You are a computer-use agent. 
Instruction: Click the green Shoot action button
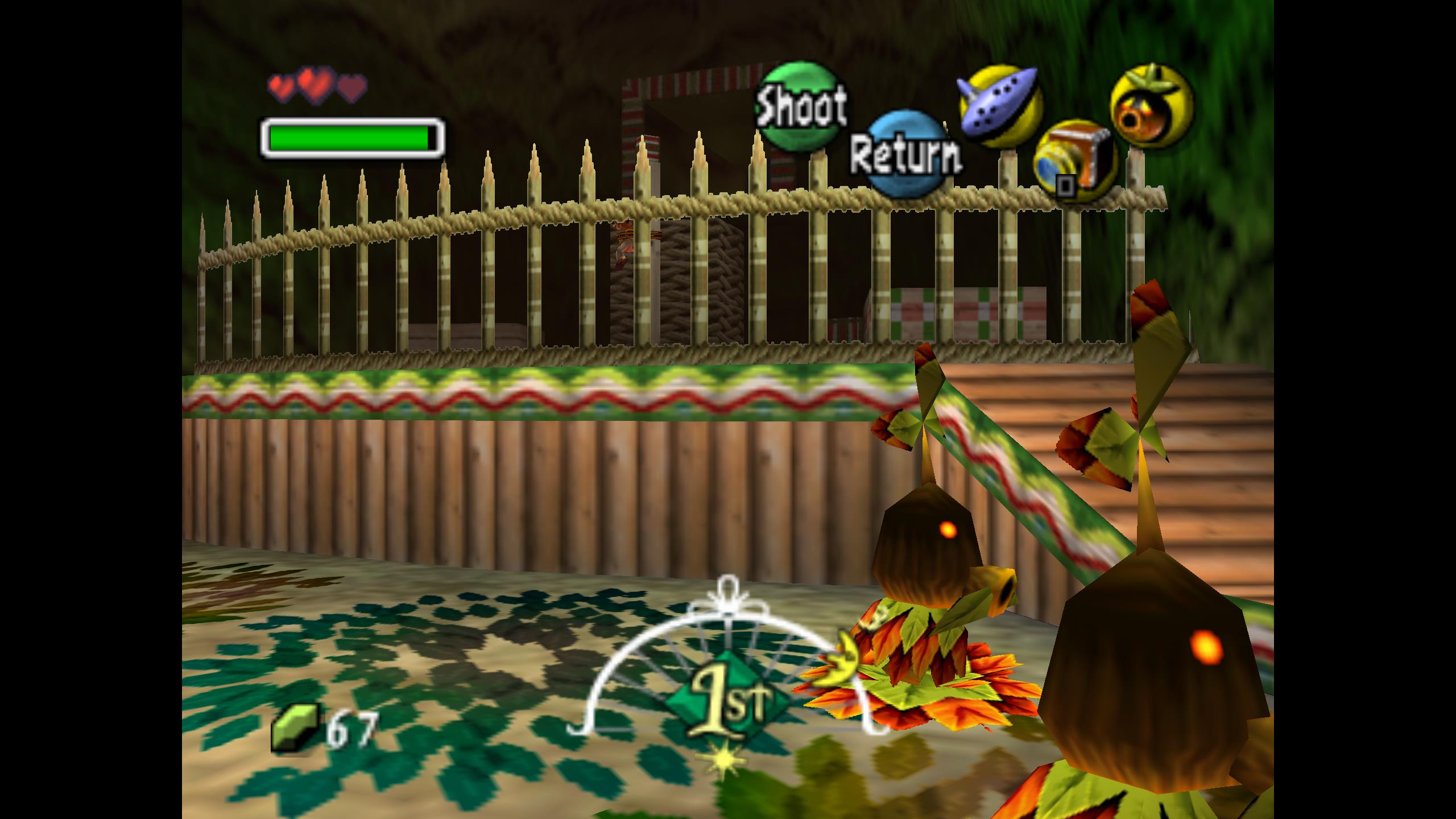coord(800,106)
